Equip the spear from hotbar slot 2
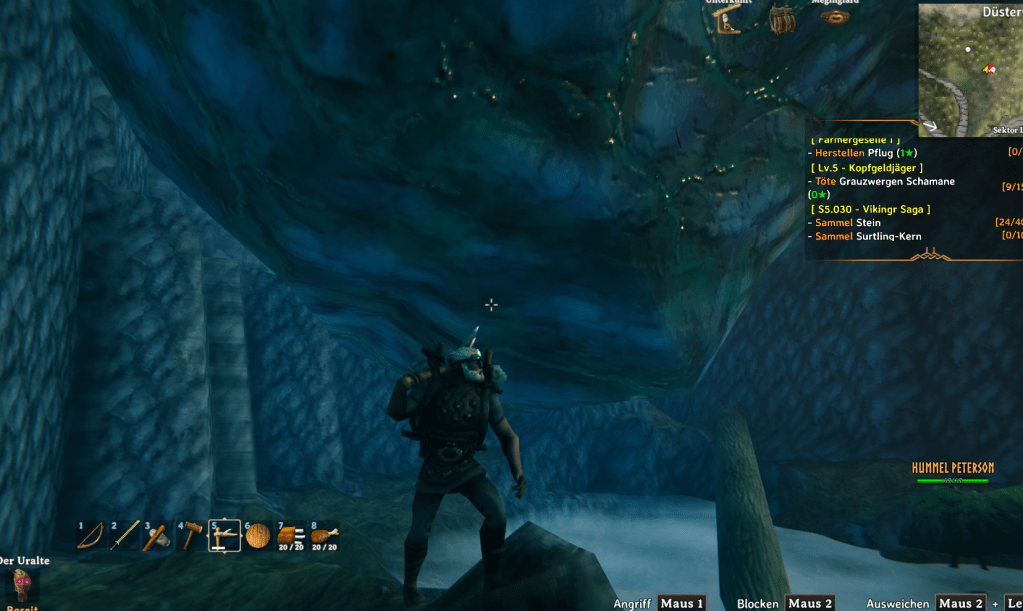 (x=123, y=536)
